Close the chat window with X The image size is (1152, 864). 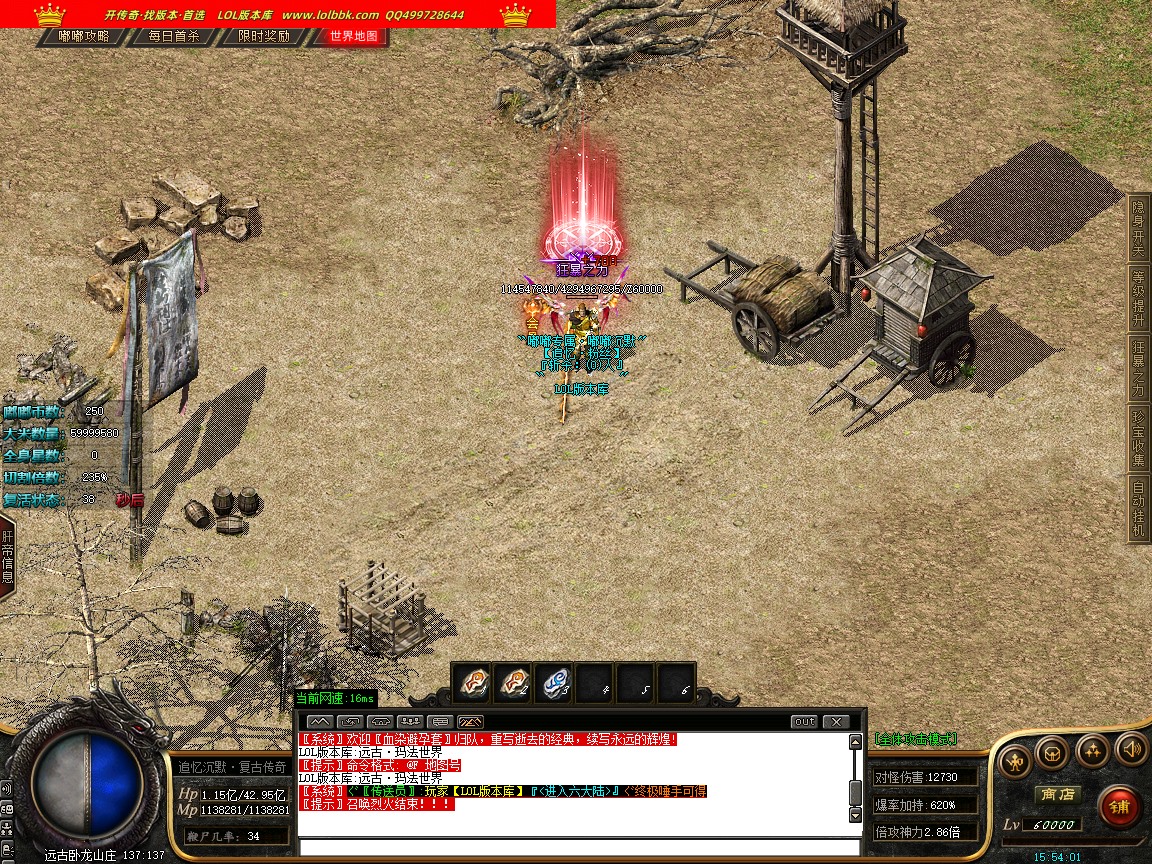[x=835, y=721]
